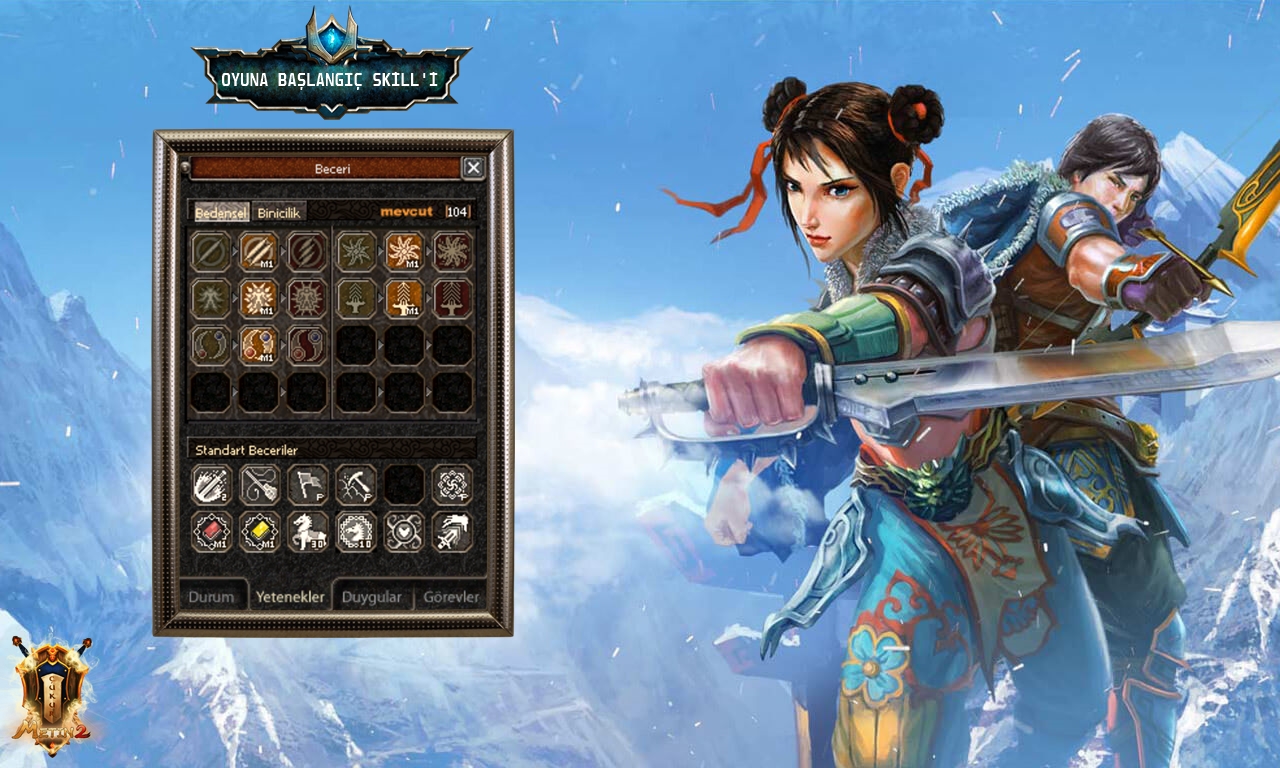Viewport: 1280px width, 768px height.
Task: Choose the orange spinning-blade M1 skill
Action: click(405, 251)
